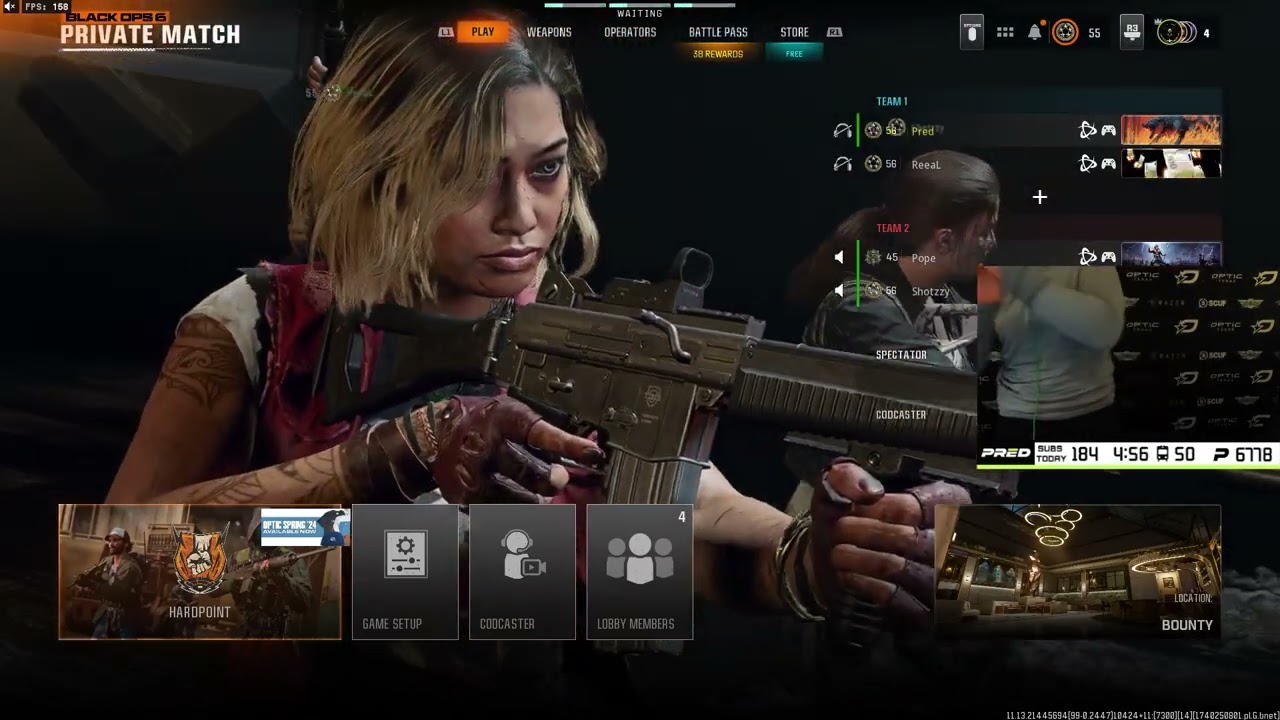Go to the Operators tab
1280x720 pixels.
coord(630,32)
